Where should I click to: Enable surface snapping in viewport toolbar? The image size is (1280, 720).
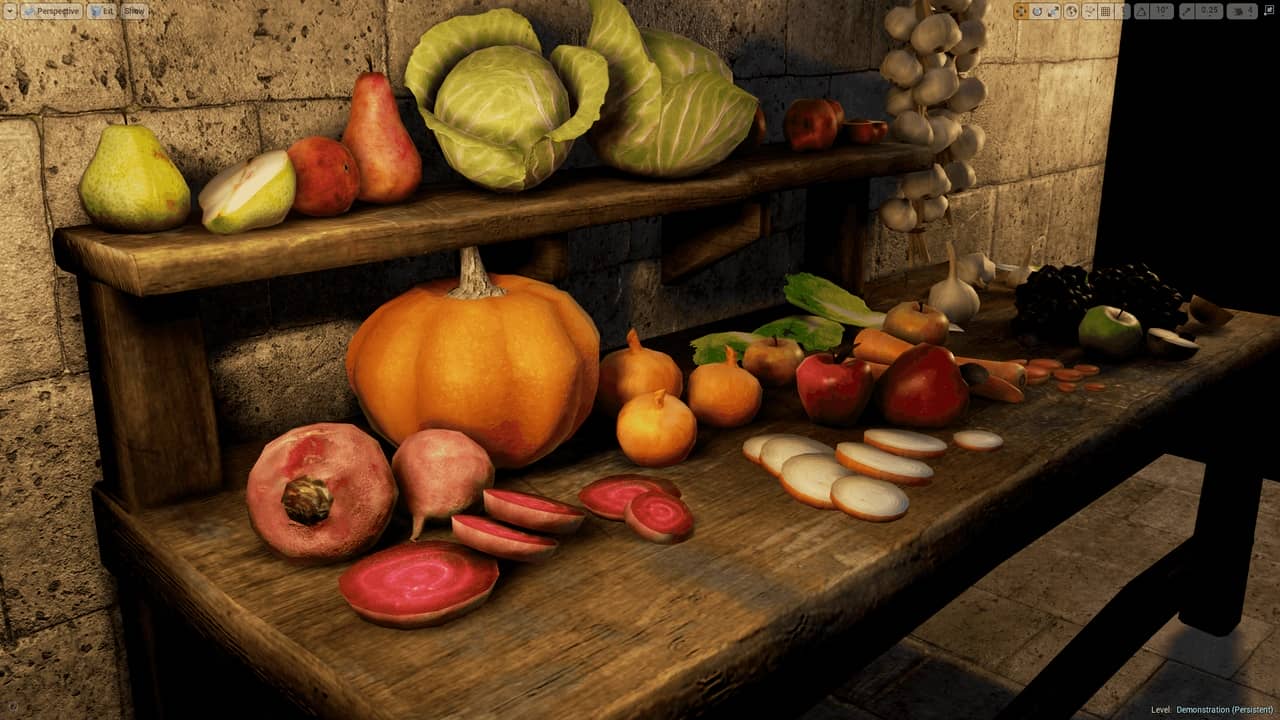(x=1090, y=10)
